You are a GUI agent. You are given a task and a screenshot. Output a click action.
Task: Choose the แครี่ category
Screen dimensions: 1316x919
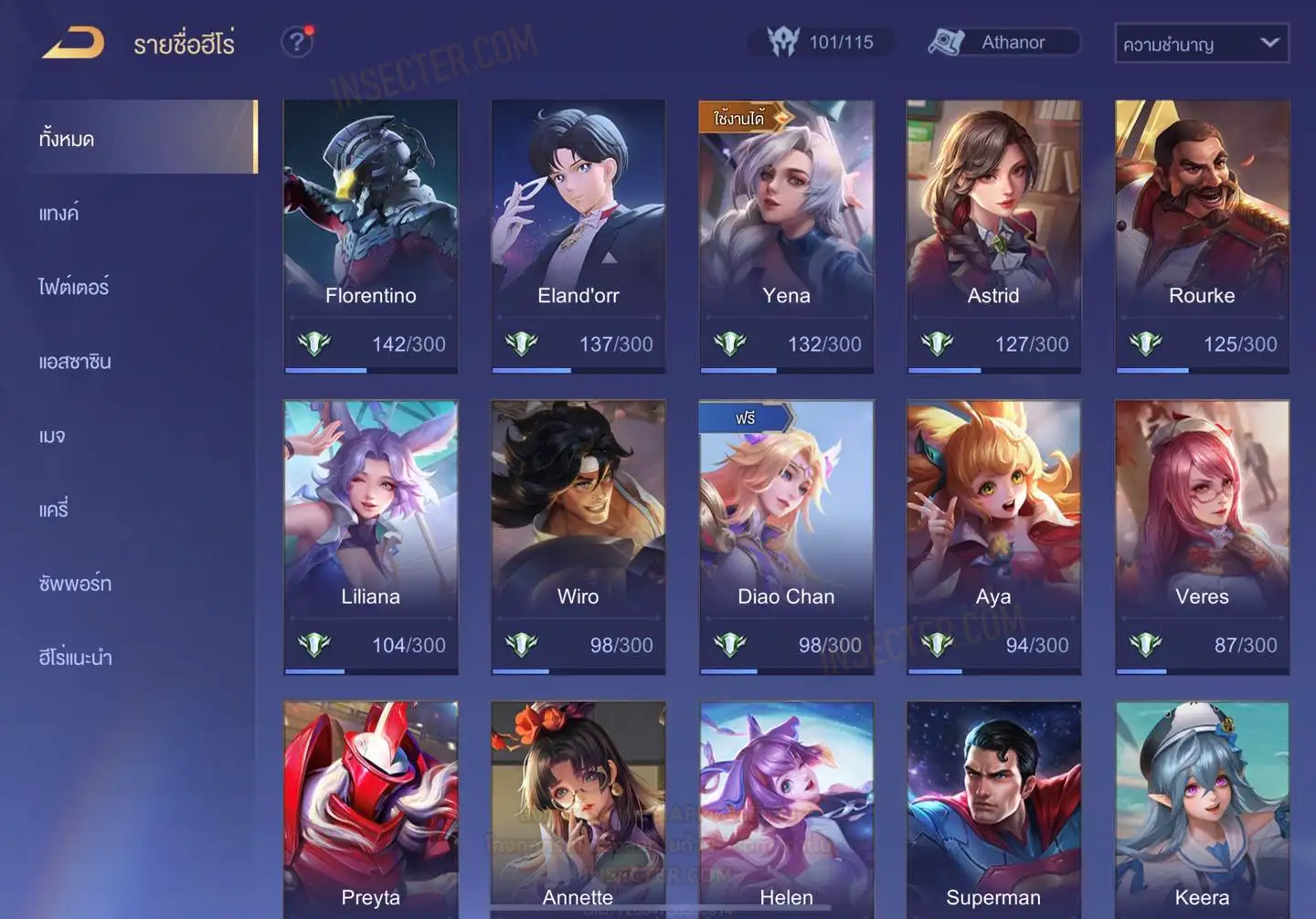(54, 510)
